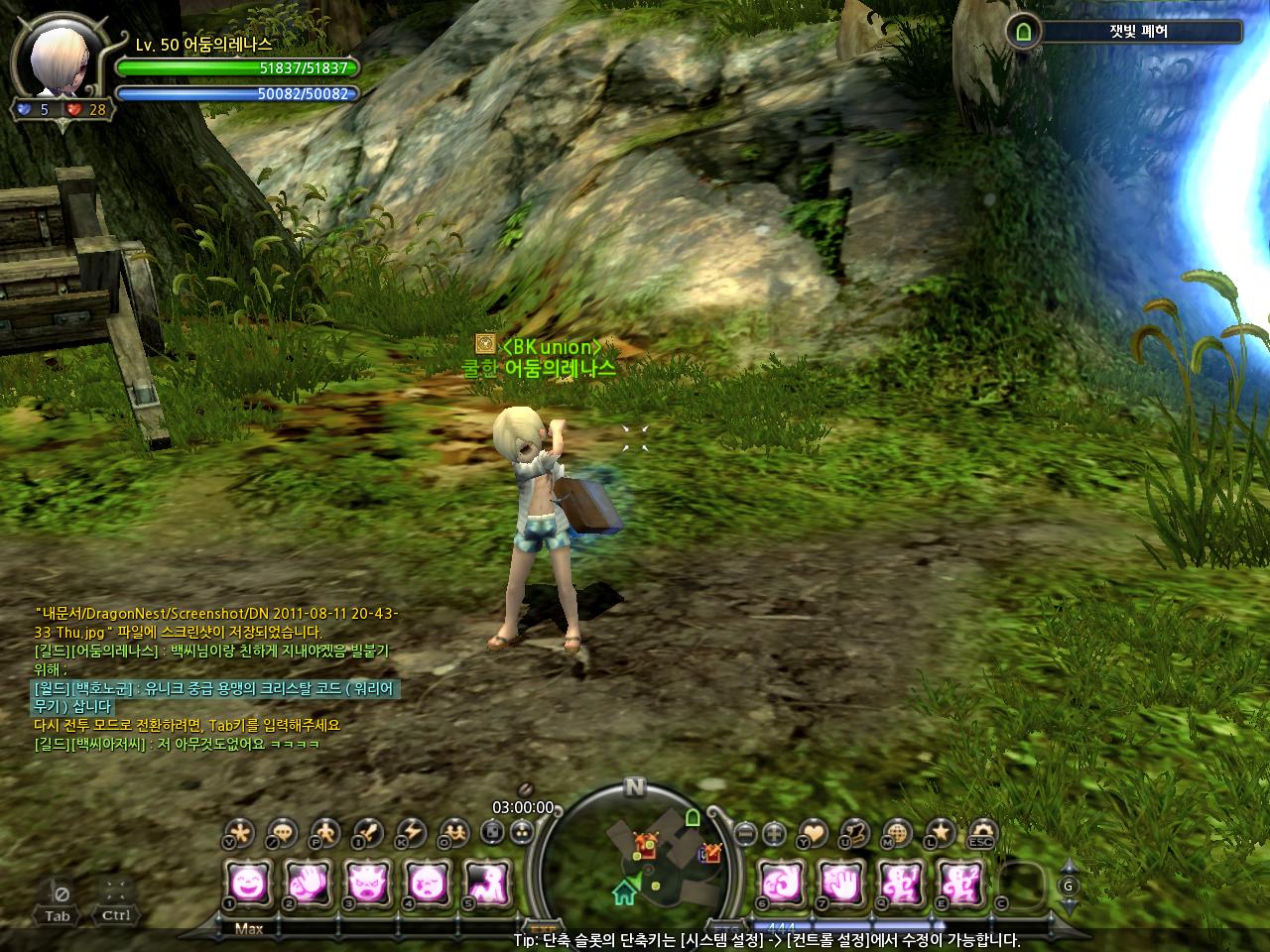Viewport: 1270px width, 952px height.
Task: Use the laughing face emote
Action: [248, 881]
